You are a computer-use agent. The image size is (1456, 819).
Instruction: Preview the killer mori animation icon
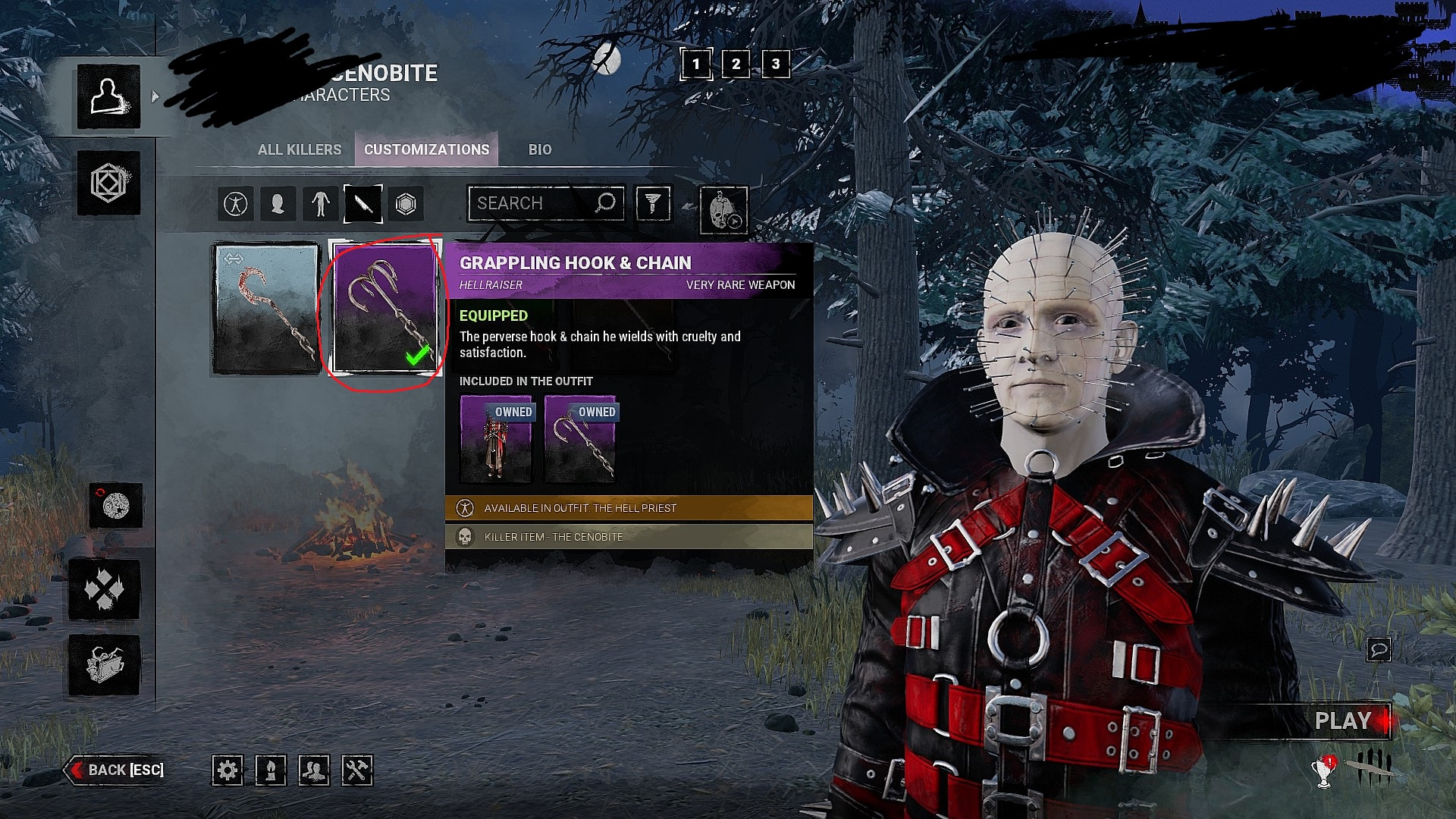click(723, 210)
